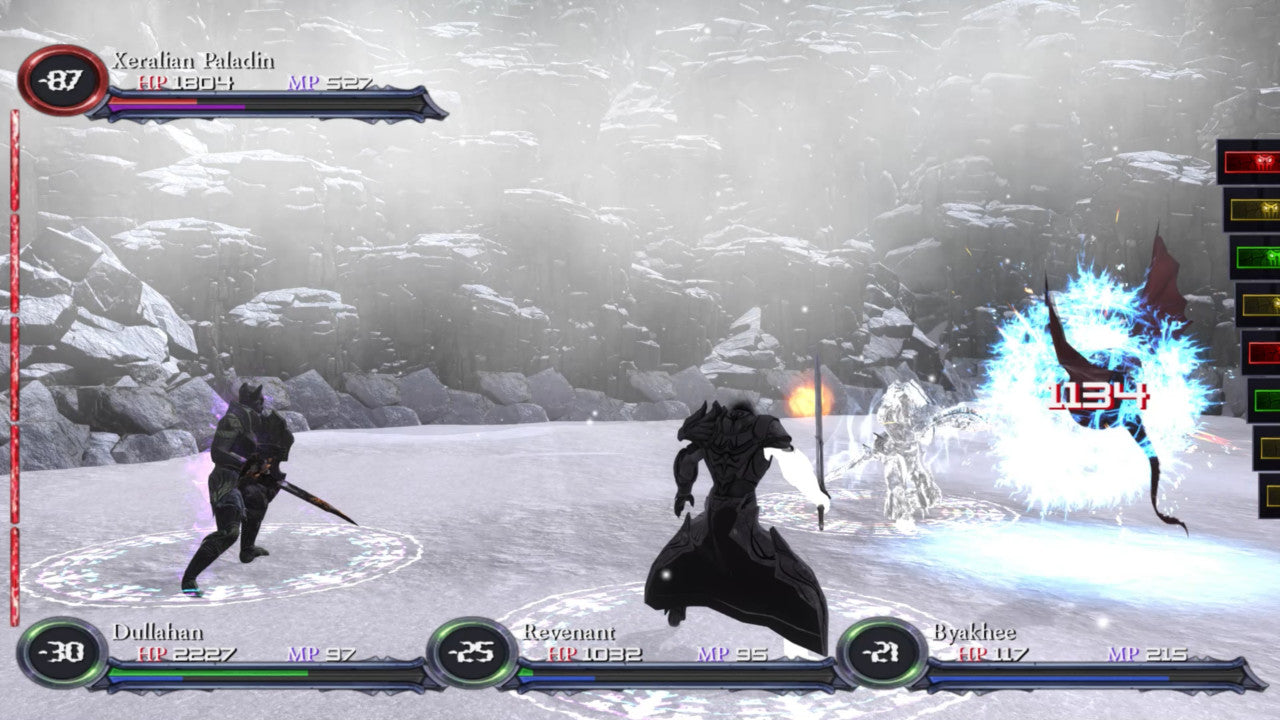Target the Xeralian Paladin enemy panel
The height and width of the screenshot is (720, 1280).
point(235,84)
